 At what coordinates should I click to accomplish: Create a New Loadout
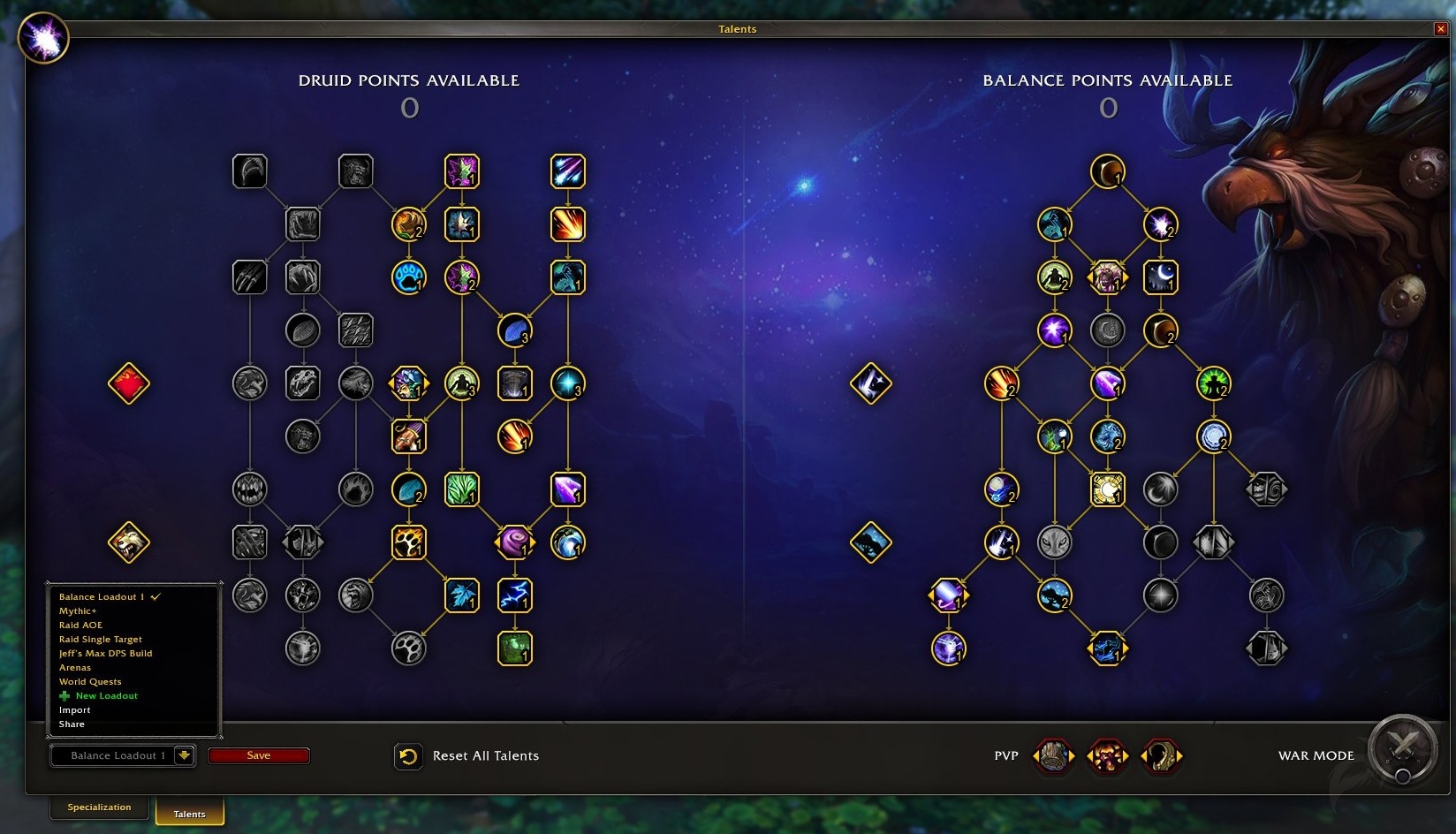point(106,696)
